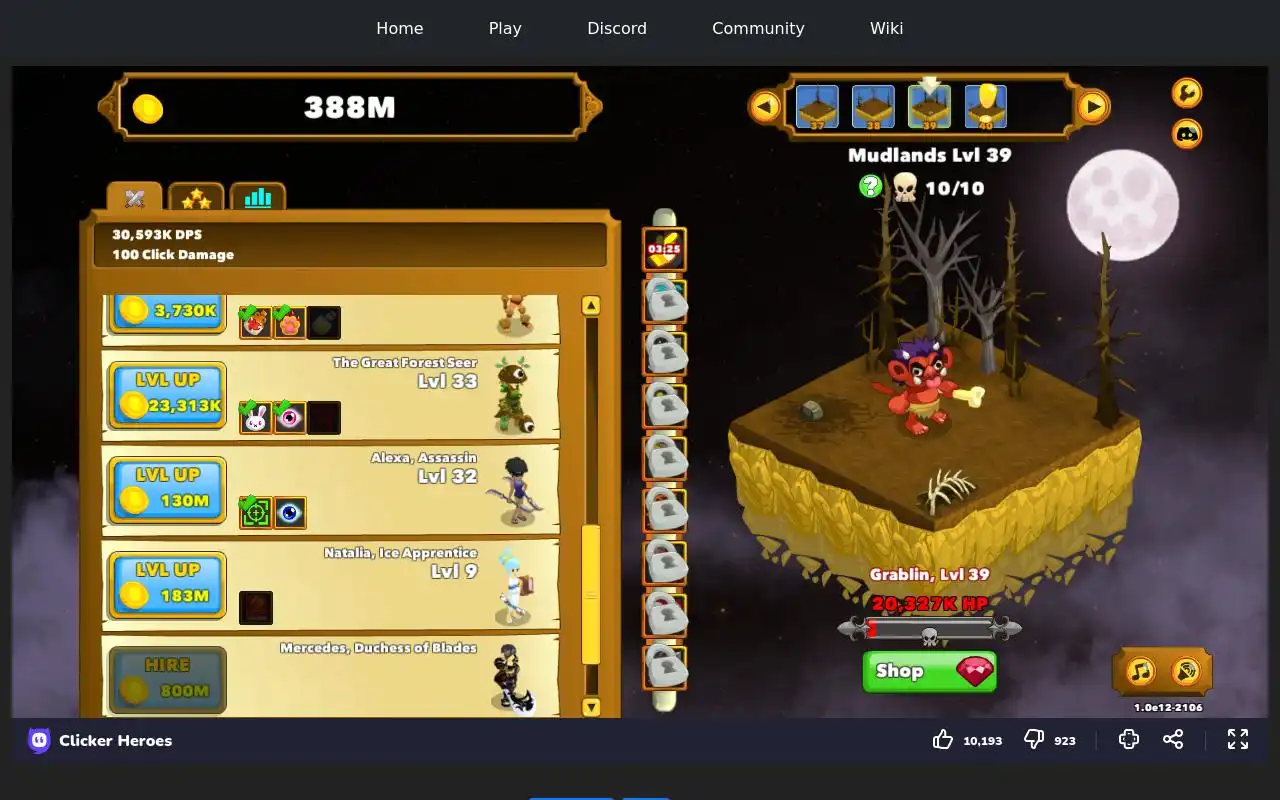Viewport: 1280px width, 800px height.
Task: Open the Shop with the ruby
Action: coord(929,671)
